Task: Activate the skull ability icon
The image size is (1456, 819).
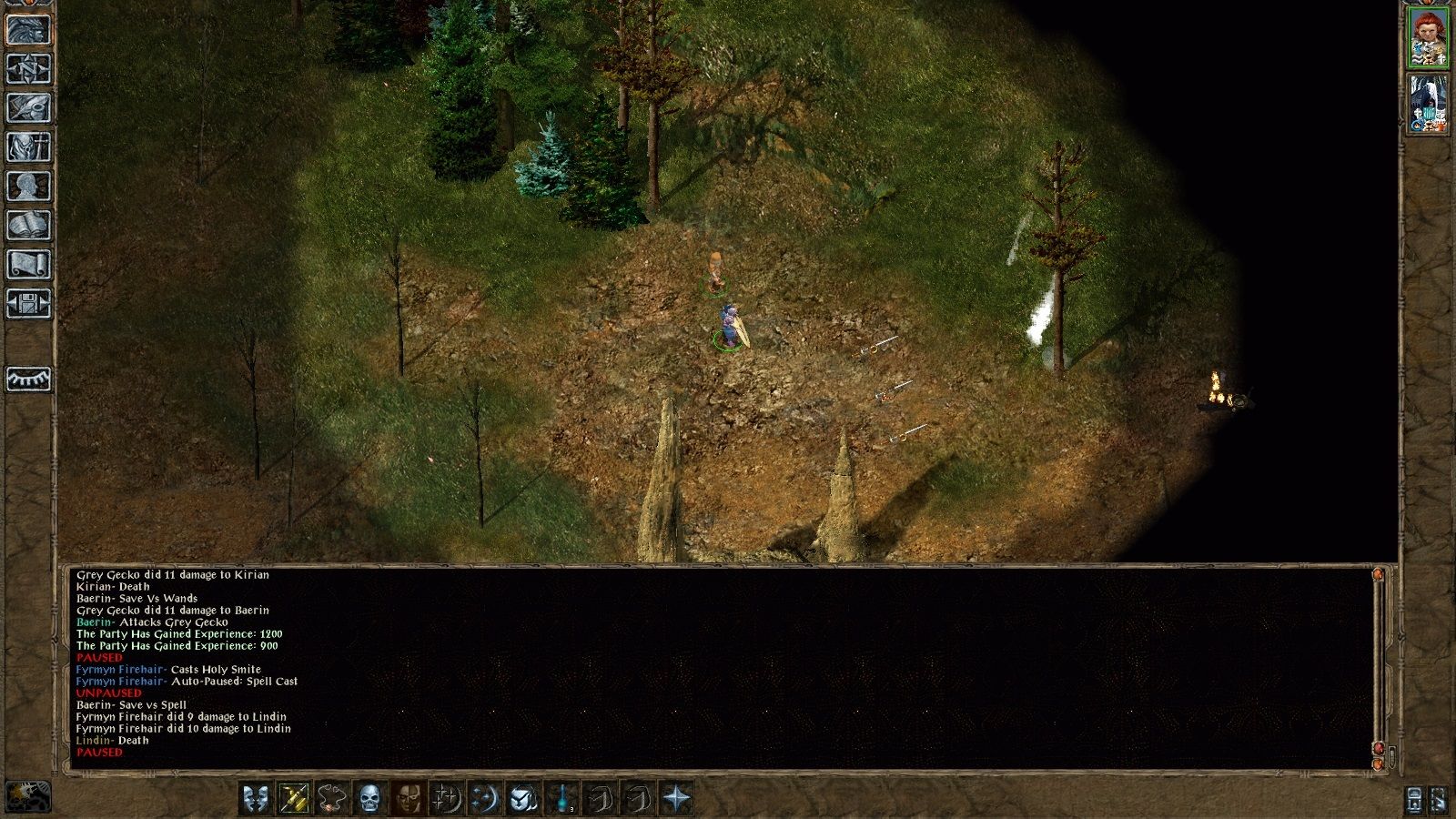Action: click(x=369, y=798)
